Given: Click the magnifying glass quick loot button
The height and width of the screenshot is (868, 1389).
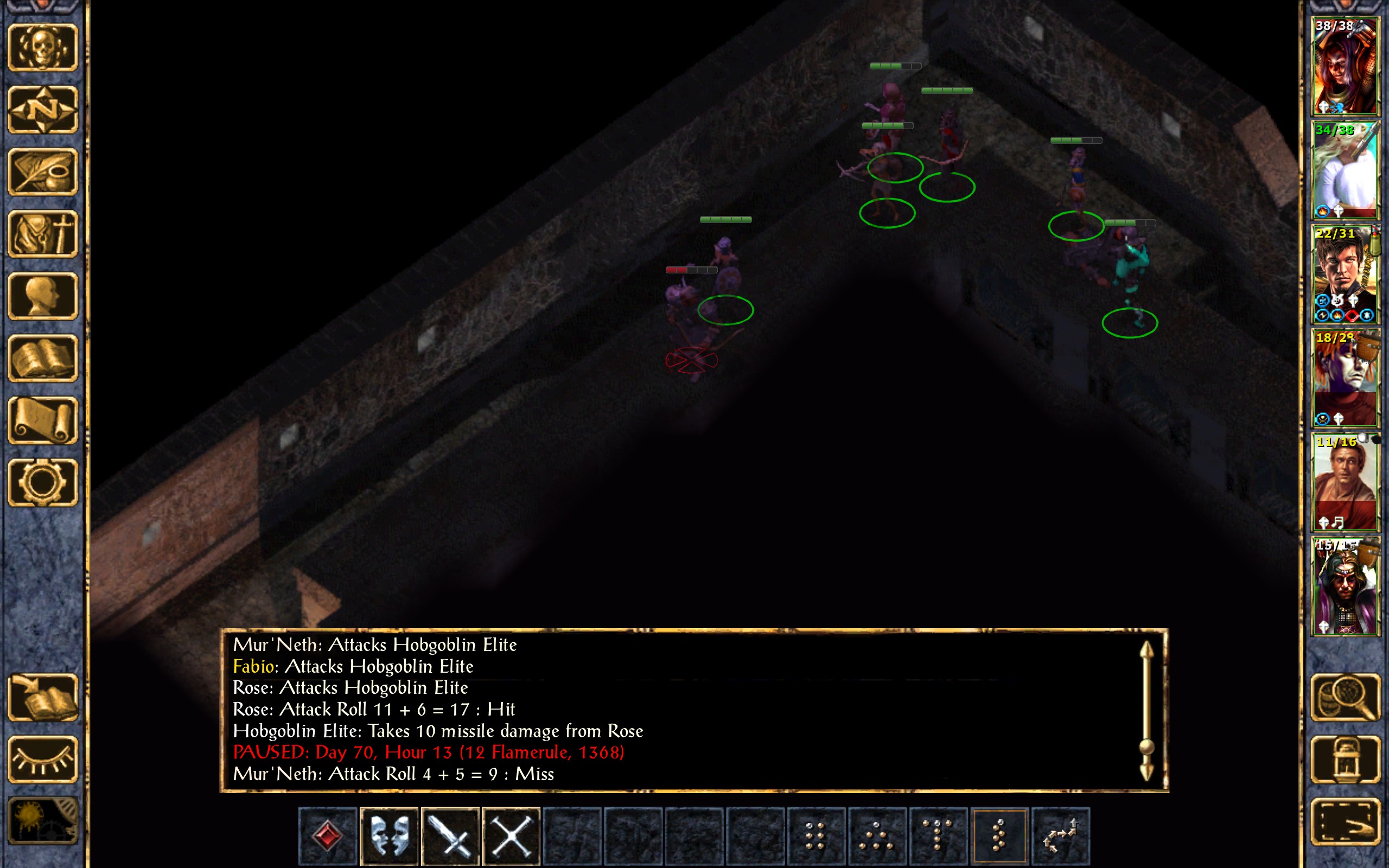Looking at the screenshot, I should coord(1345,698).
